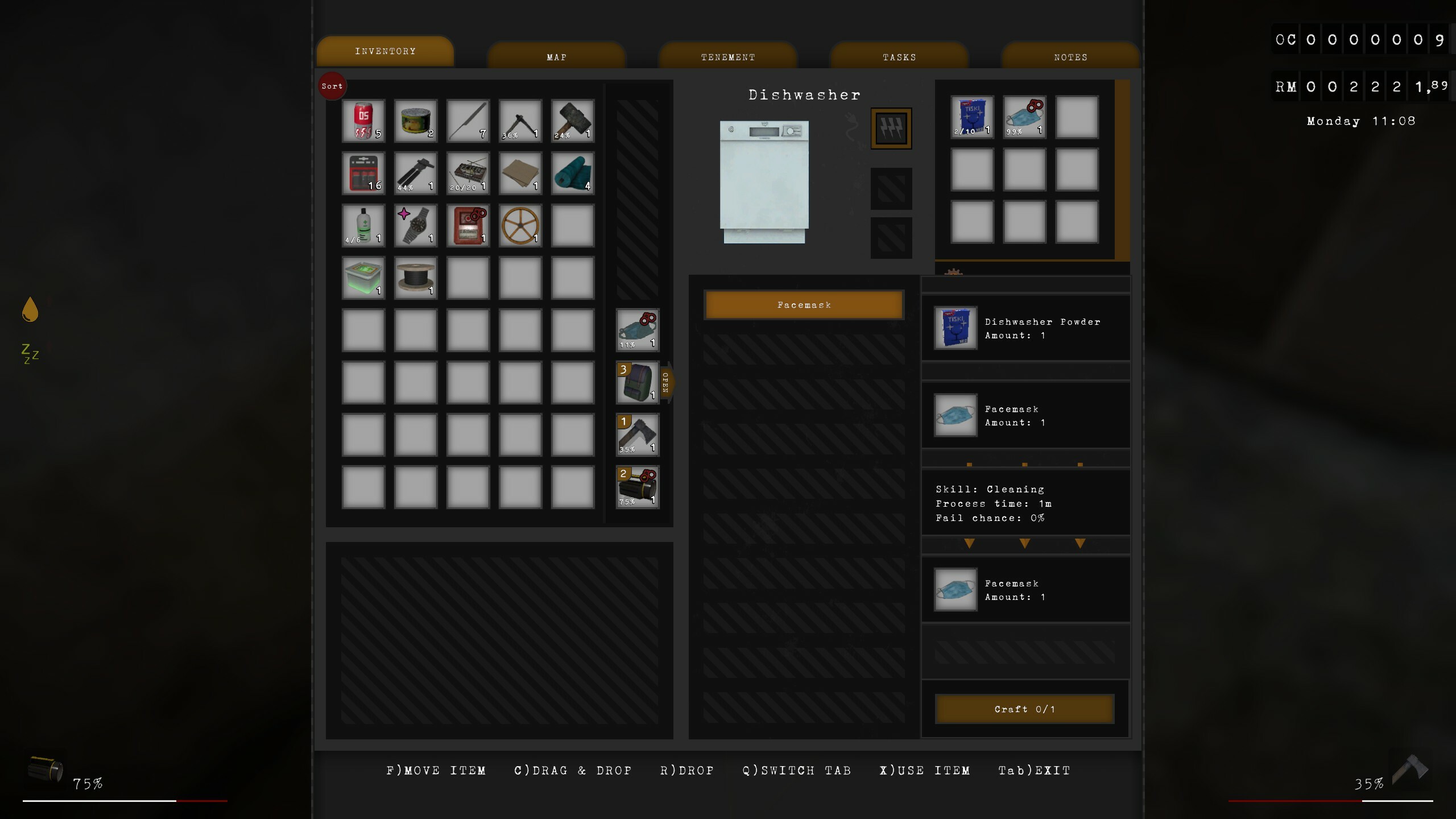This screenshot has height=819, width=1456.
Task: Select the equipped facemask at 11%
Action: [x=637, y=329]
